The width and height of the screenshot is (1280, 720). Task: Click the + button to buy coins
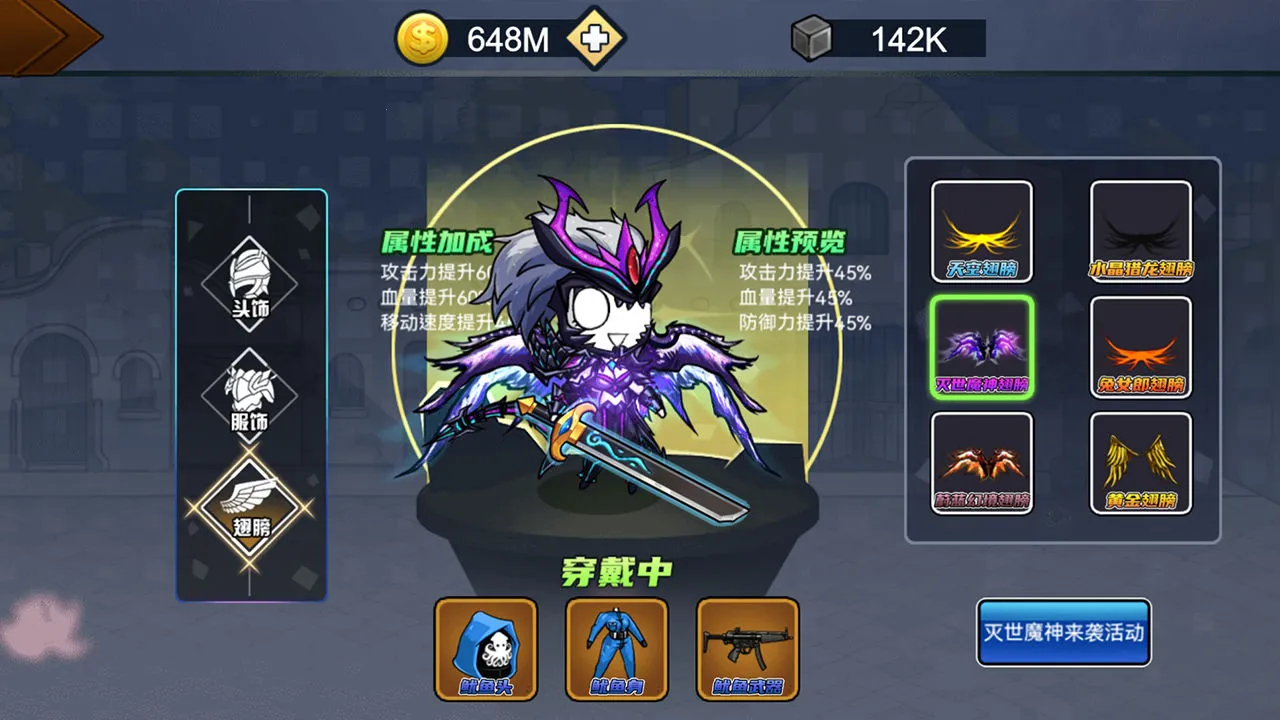(592, 40)
